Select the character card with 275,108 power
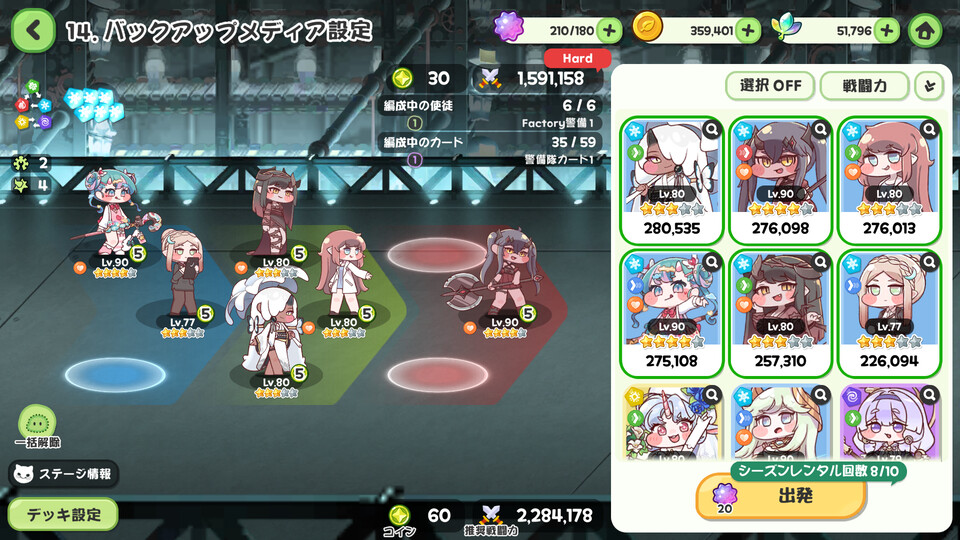The image size is (960, 540). coord(671,314)
